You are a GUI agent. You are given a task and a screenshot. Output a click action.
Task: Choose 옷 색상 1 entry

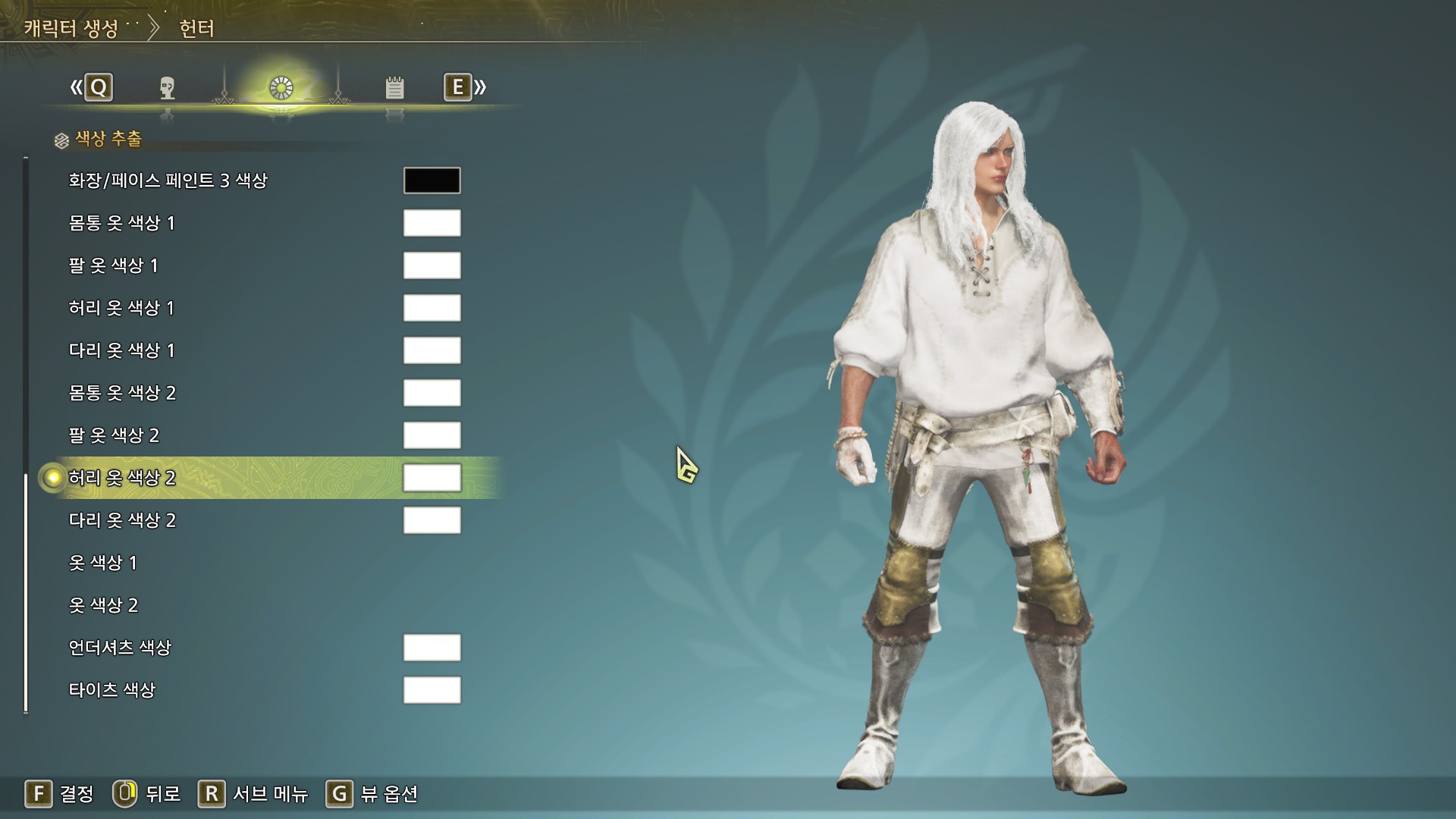102,563
